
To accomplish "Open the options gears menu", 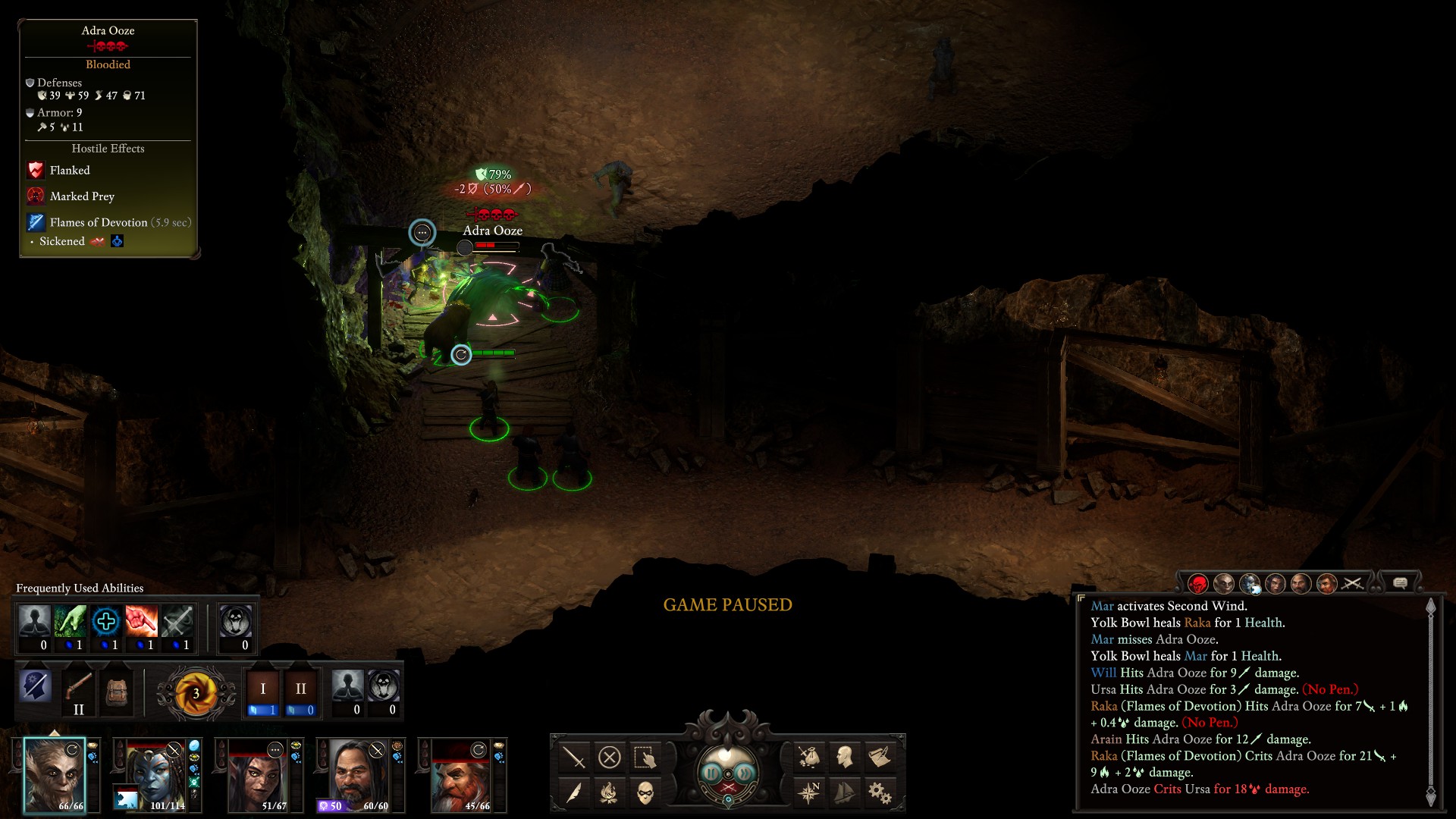I will pos(880,793).
